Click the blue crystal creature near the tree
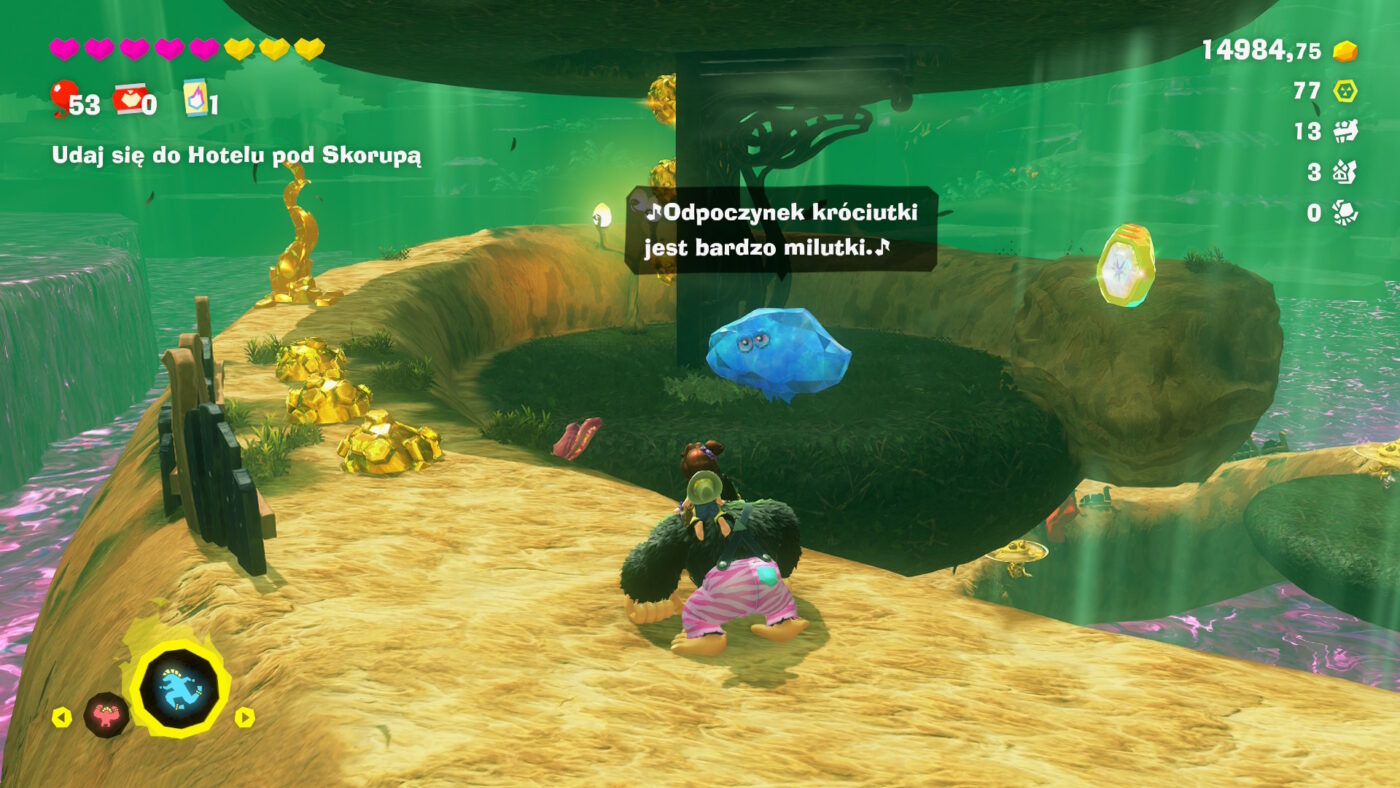The width and height of the screenshot is (1400, 788). pos(778,352)
